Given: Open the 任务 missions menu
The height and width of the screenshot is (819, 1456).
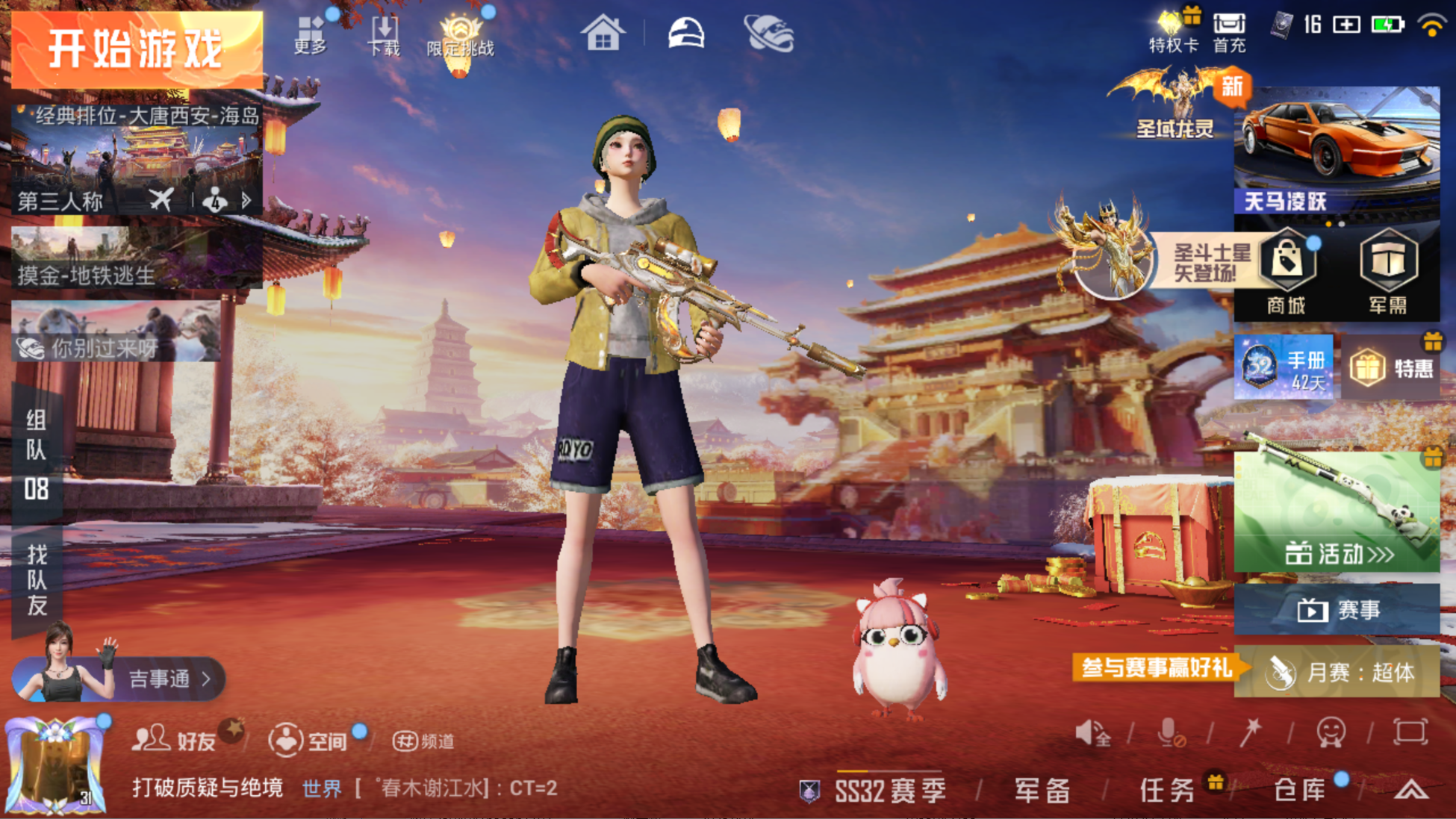Looking at the screenshot, I should pos(1167,789).
